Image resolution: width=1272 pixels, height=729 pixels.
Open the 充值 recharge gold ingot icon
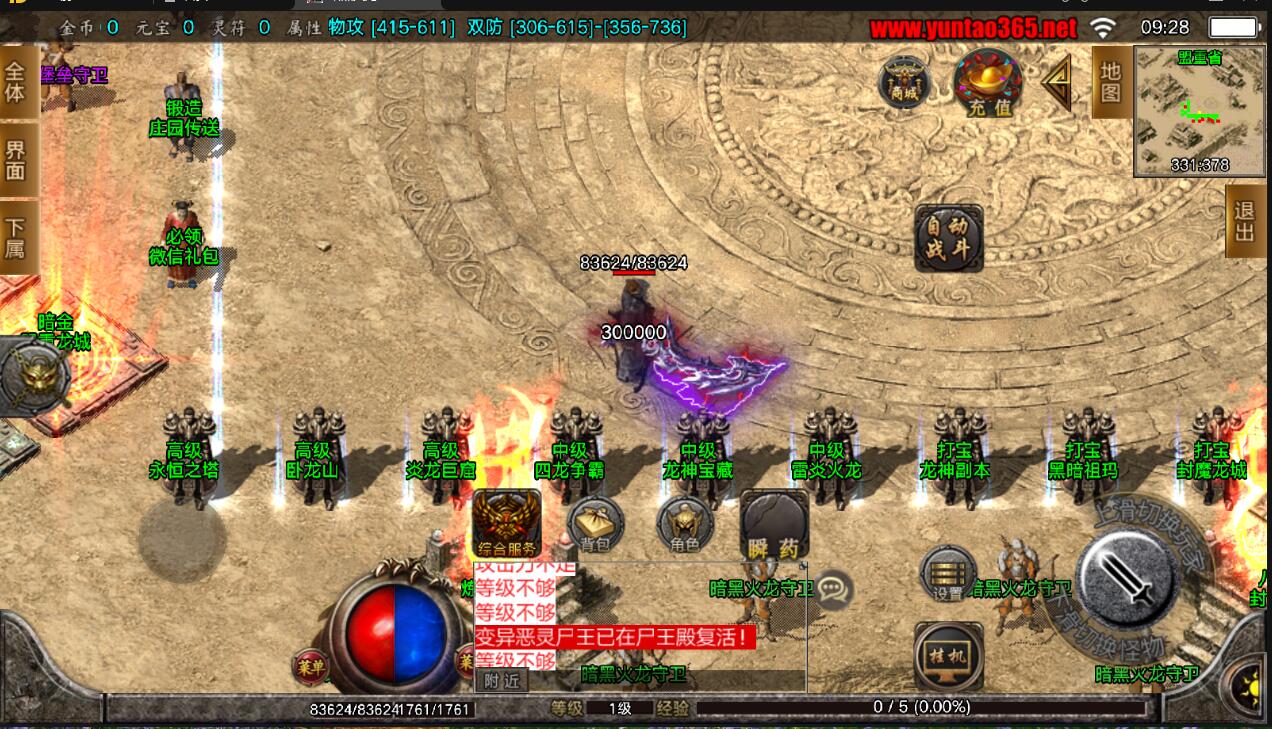[988, 81]
